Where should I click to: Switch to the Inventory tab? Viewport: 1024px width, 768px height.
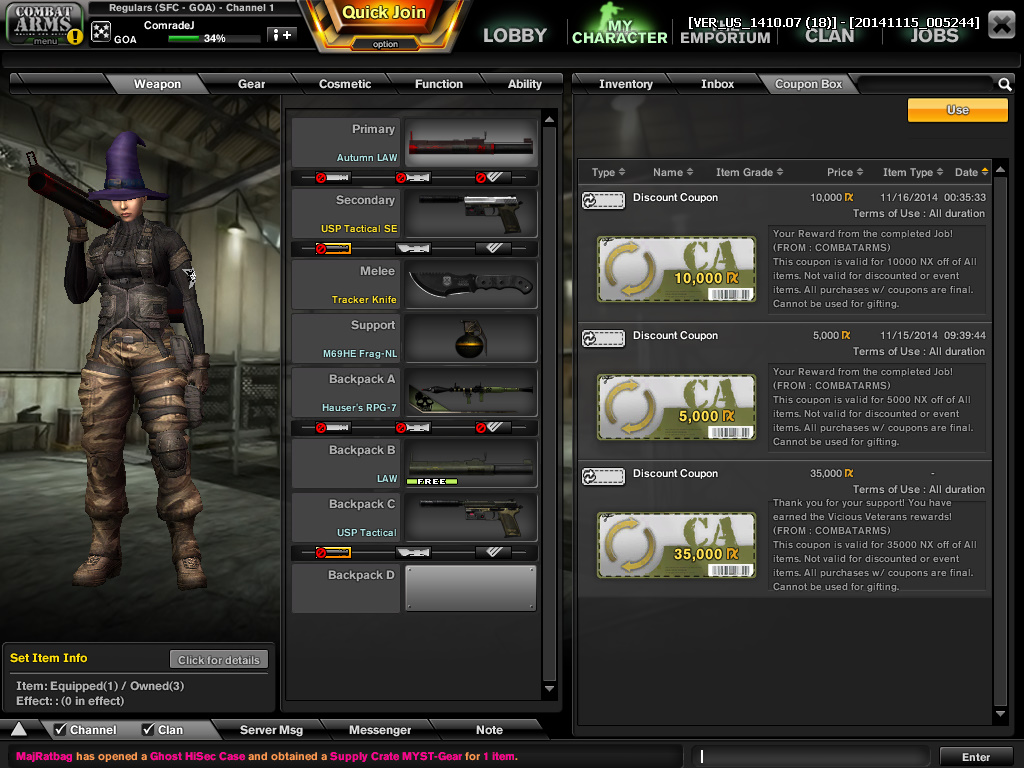pyautogui.click(x=626, y=84)
